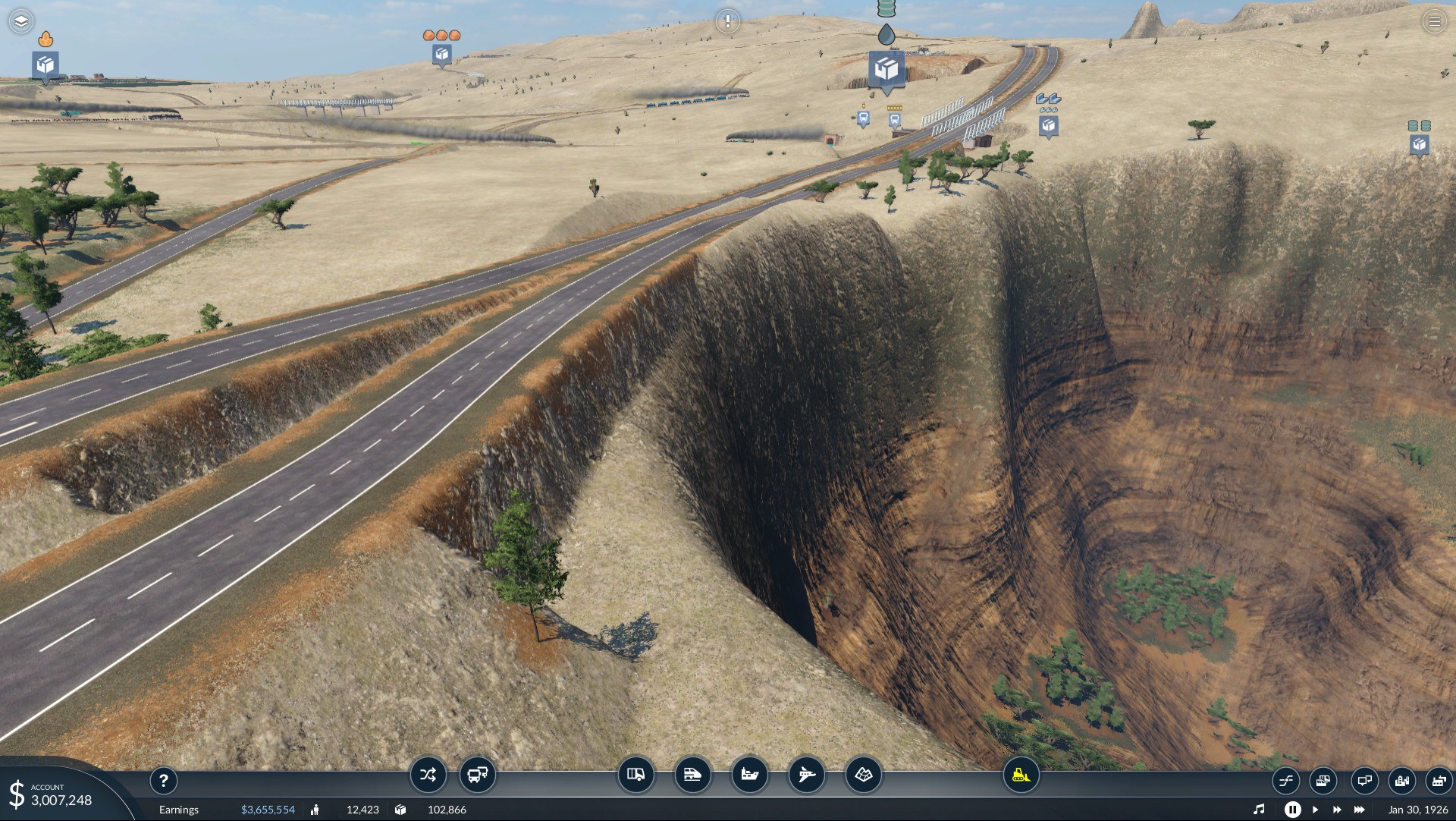Open the speech bubble messages list
This screenshot has height=821, width=1456.
1364,780
